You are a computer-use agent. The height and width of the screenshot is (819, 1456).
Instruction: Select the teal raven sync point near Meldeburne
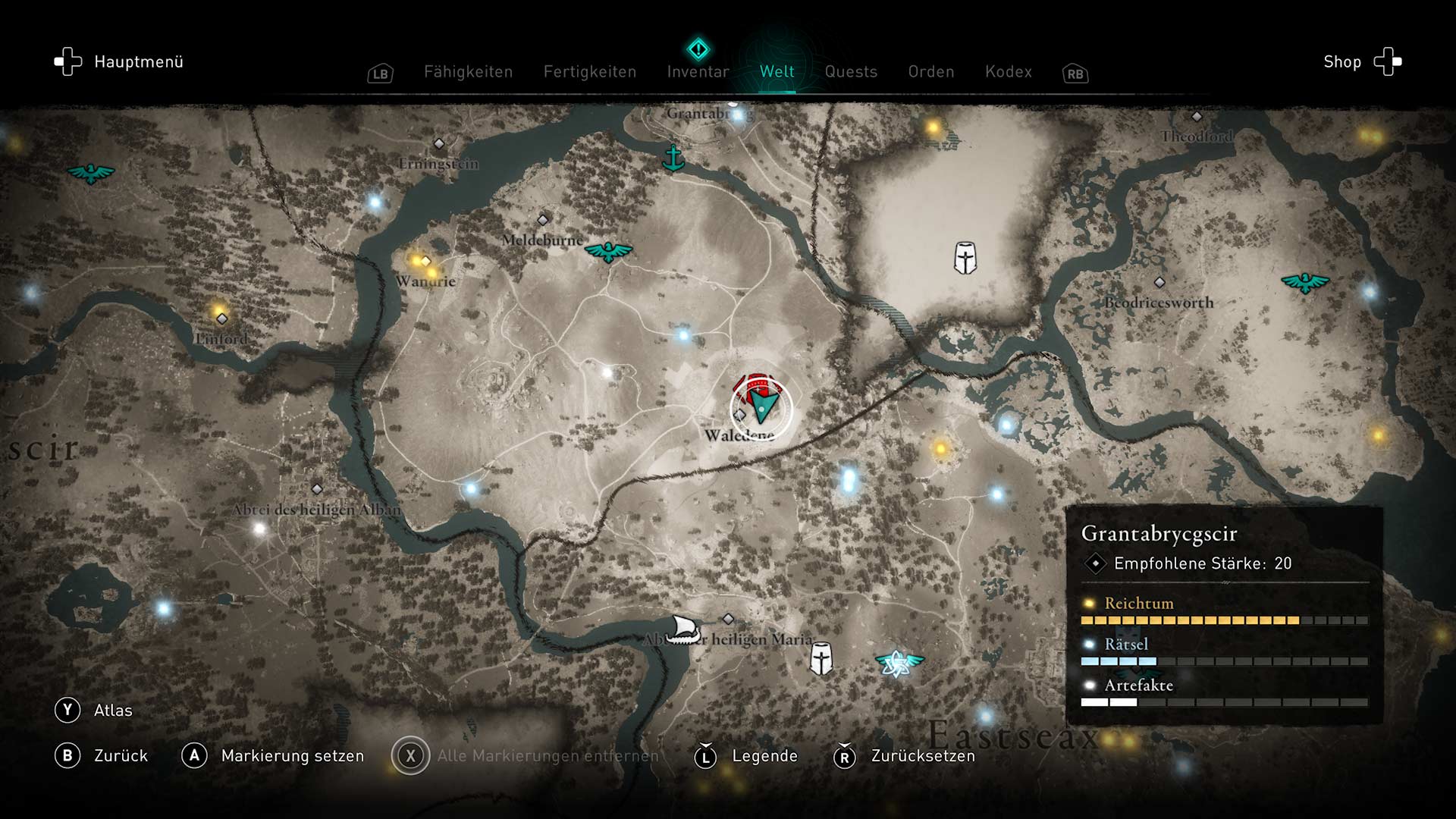pyautogui.click(x=608, y=251)
